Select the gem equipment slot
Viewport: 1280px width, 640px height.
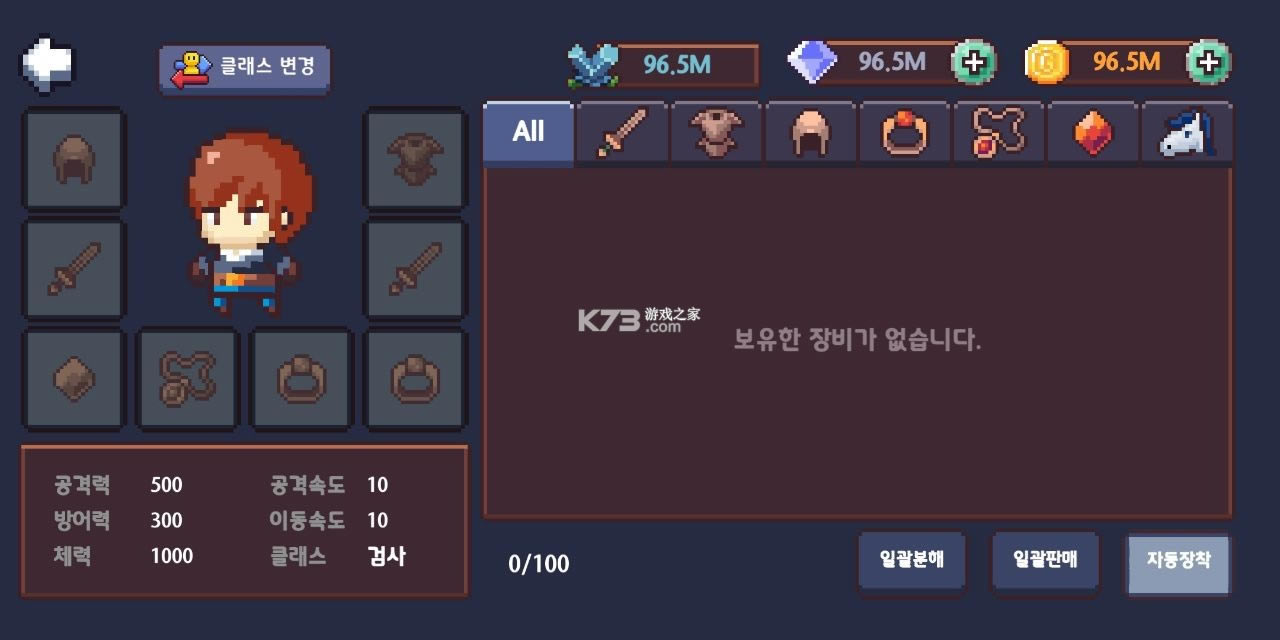coord(74,379)
